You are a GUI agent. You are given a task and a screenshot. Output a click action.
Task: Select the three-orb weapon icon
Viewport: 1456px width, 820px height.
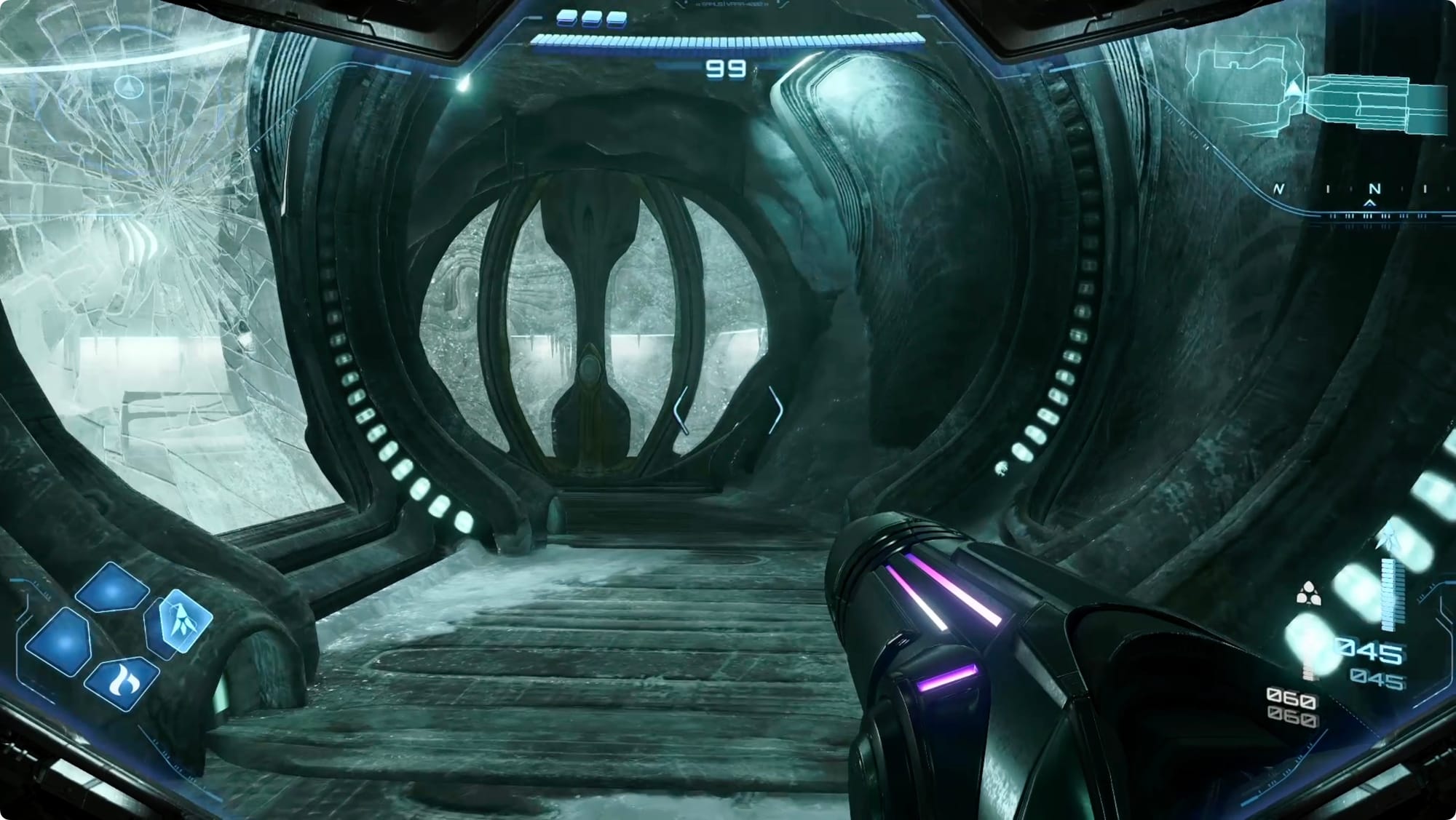click(x=1308, y=594)
